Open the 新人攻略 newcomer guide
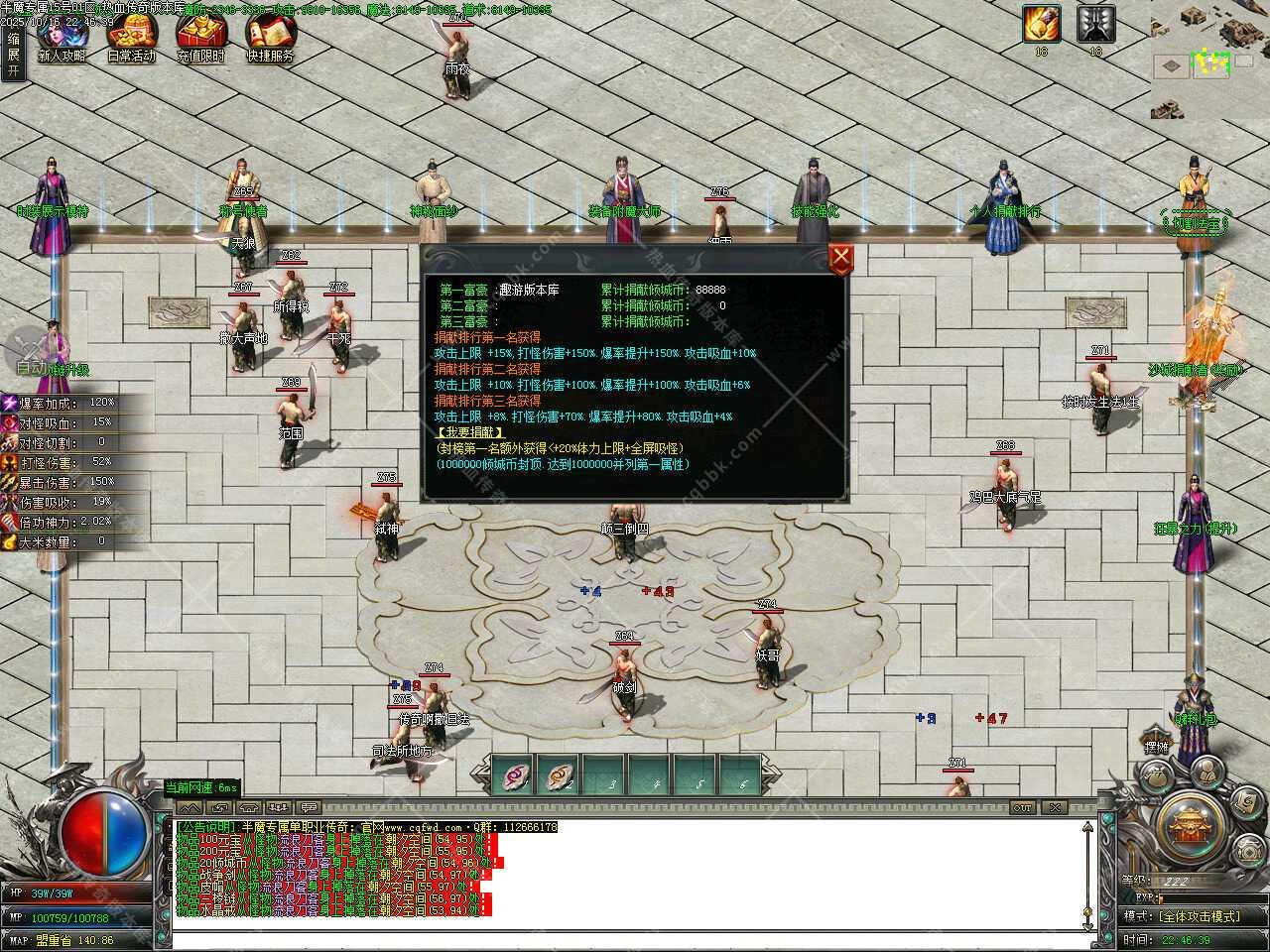Screen dimensions: 1270x952 (62, 38)
